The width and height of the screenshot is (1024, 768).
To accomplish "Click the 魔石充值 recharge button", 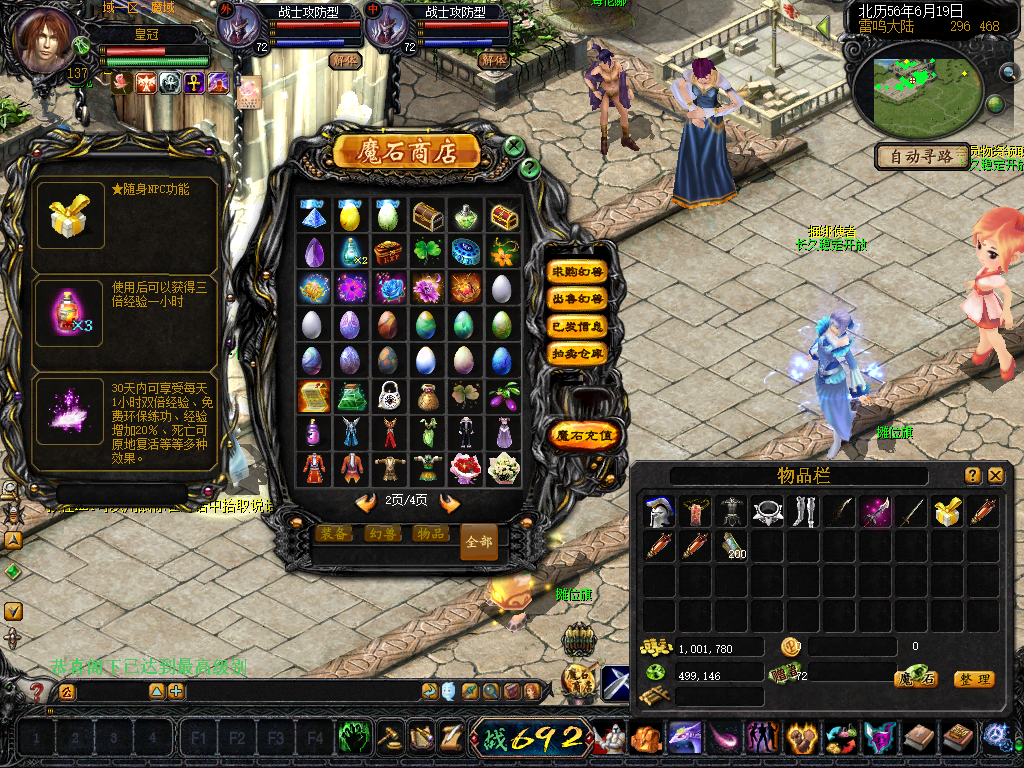I will coord(584,435).
